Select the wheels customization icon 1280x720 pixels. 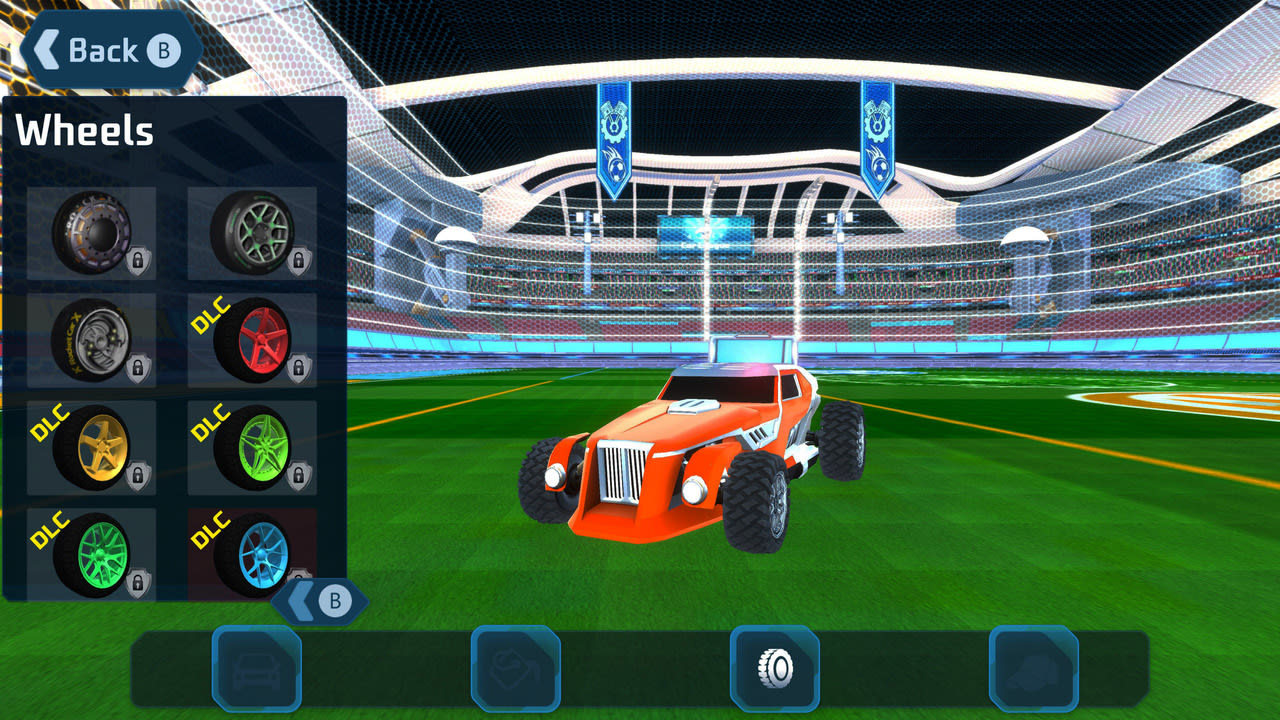(x=773, y=671)
